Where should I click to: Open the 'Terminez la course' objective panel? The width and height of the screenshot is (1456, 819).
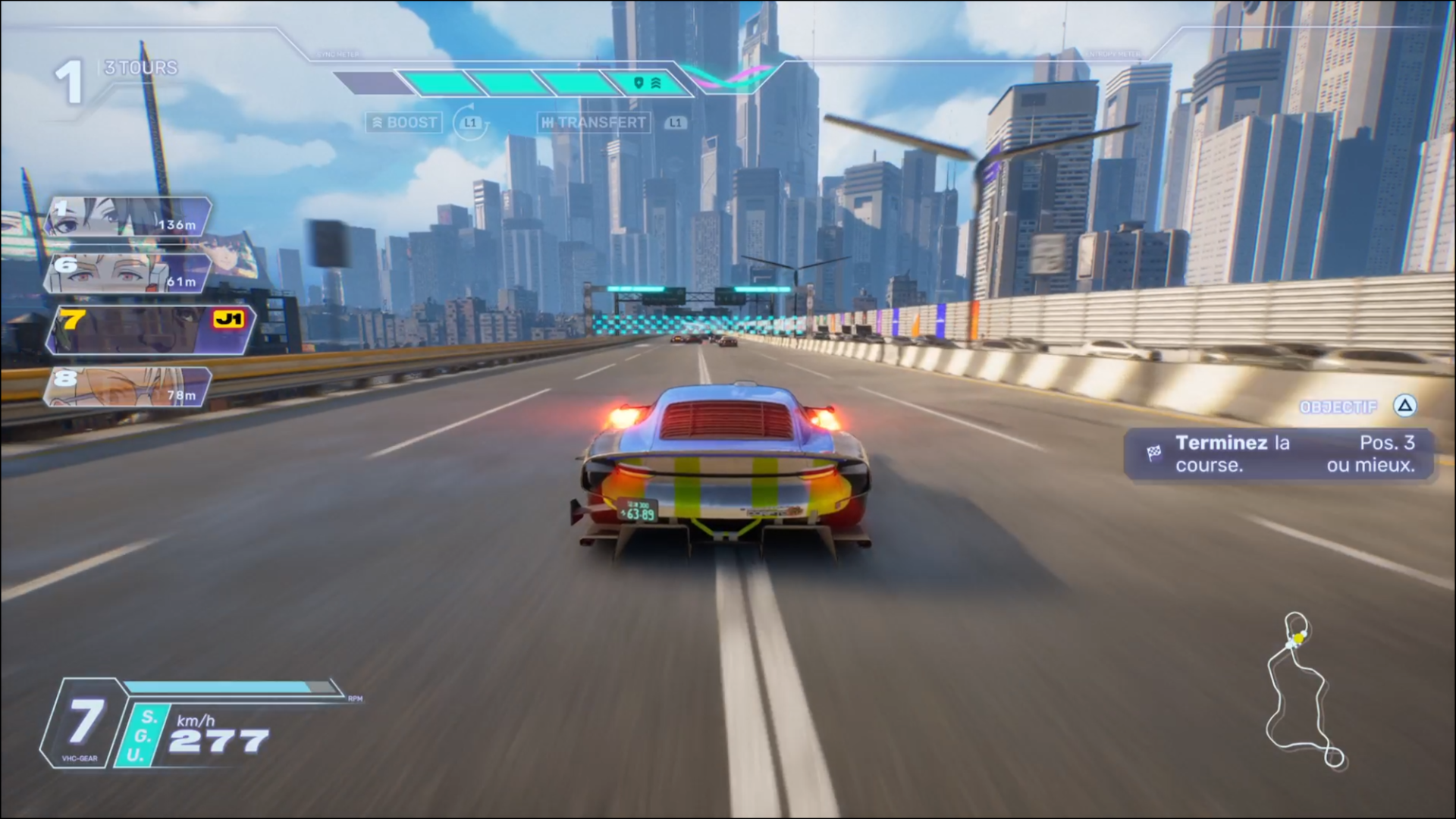point(1279,453)
